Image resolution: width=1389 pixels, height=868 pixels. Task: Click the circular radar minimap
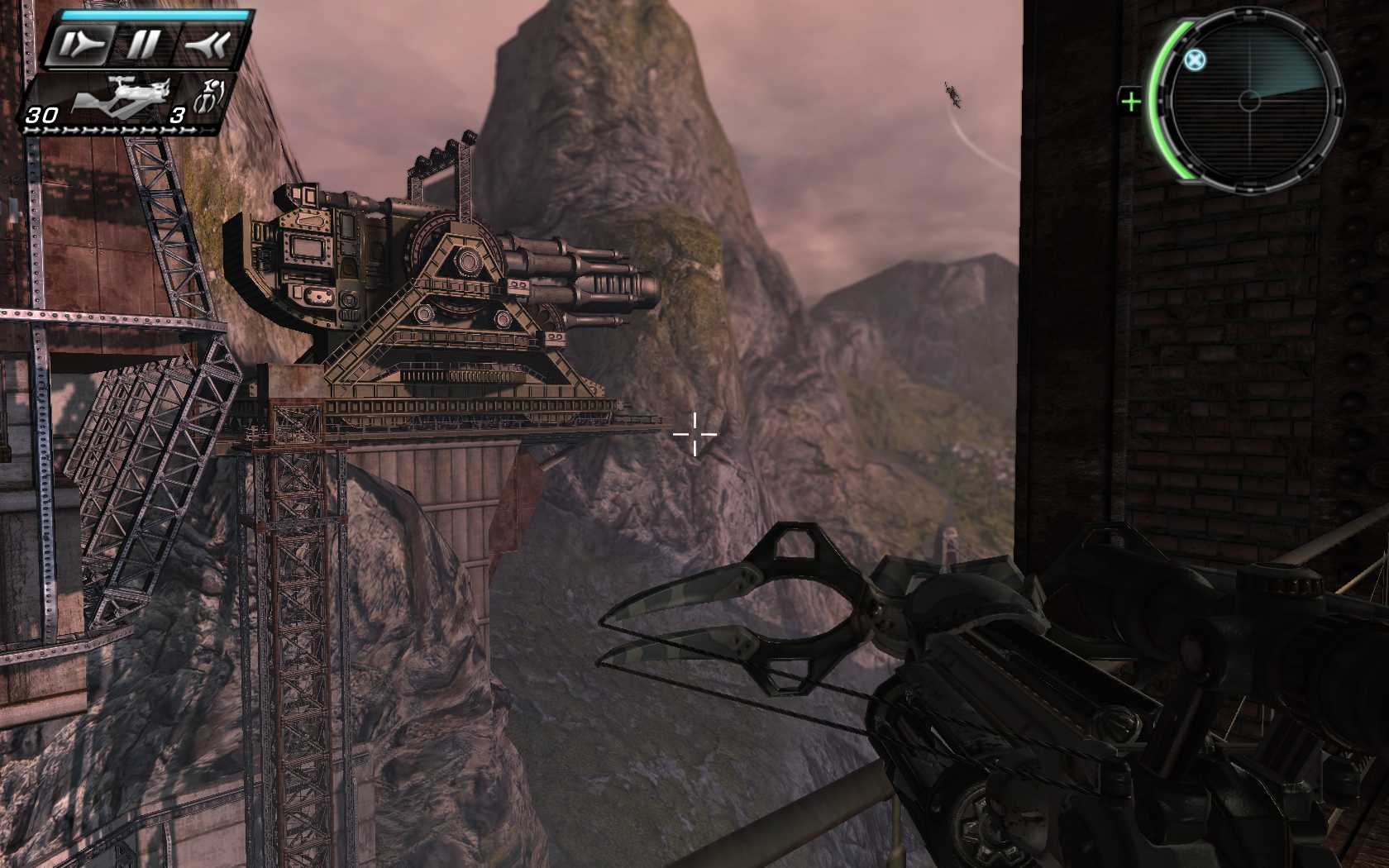[x=1248, y=101]
